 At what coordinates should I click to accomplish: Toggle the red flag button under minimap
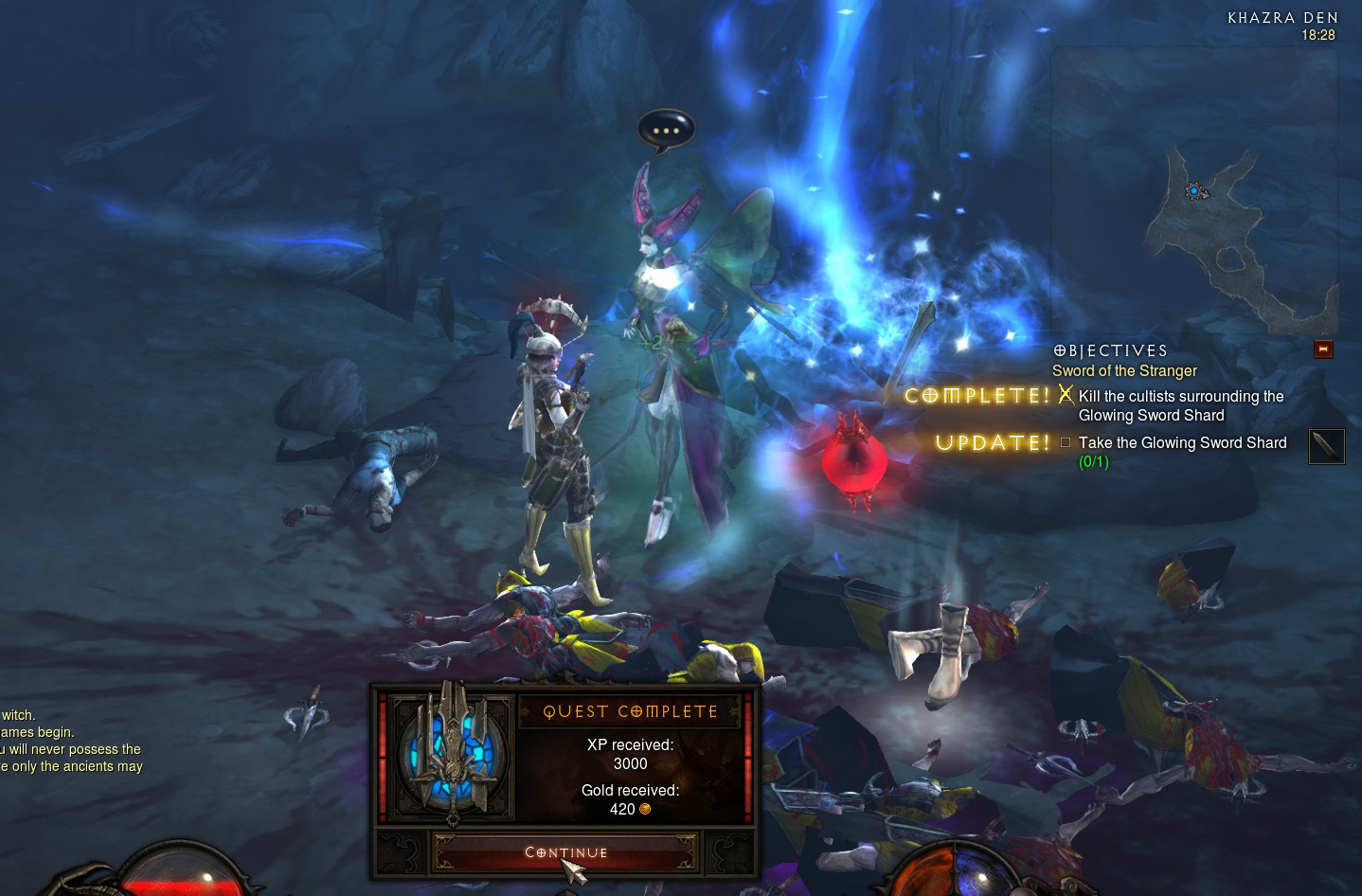pyautogui.click(x=1323, y=349)
